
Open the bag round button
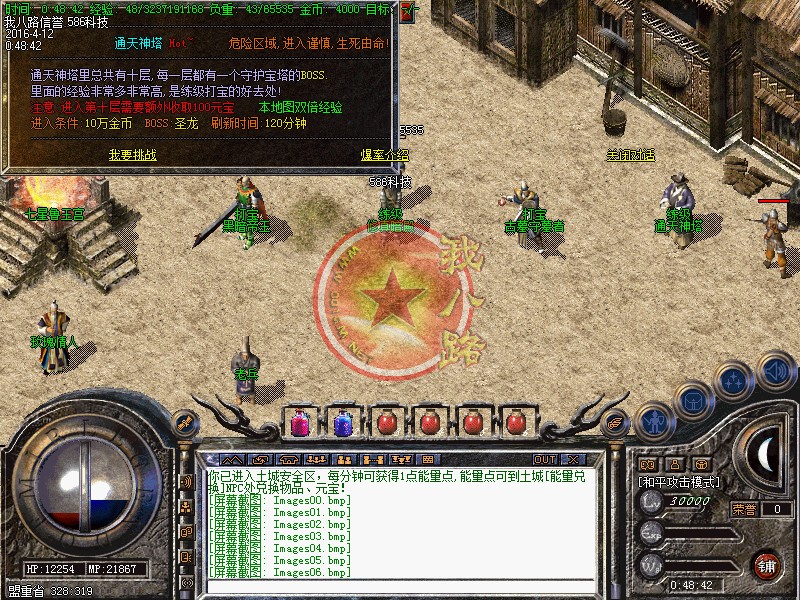(691, 400)
